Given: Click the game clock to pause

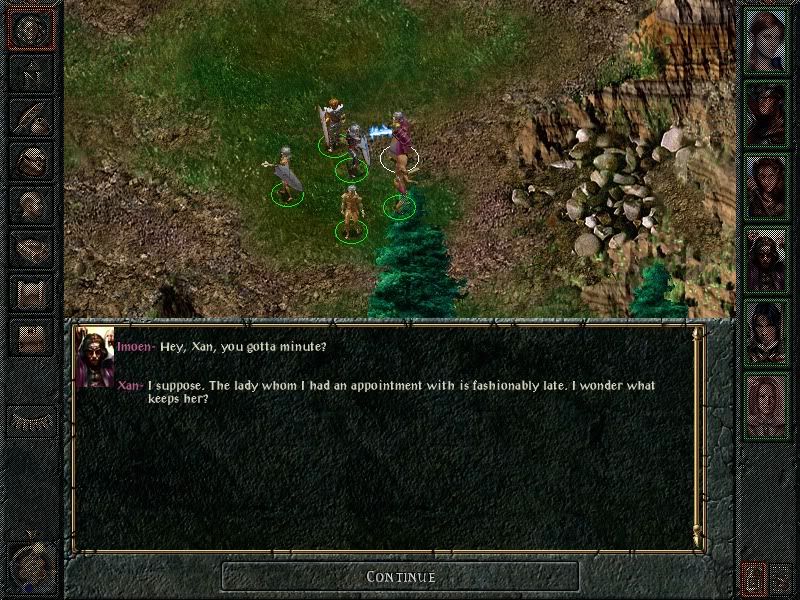Looking at the screenshot, I should coord(30,566).
